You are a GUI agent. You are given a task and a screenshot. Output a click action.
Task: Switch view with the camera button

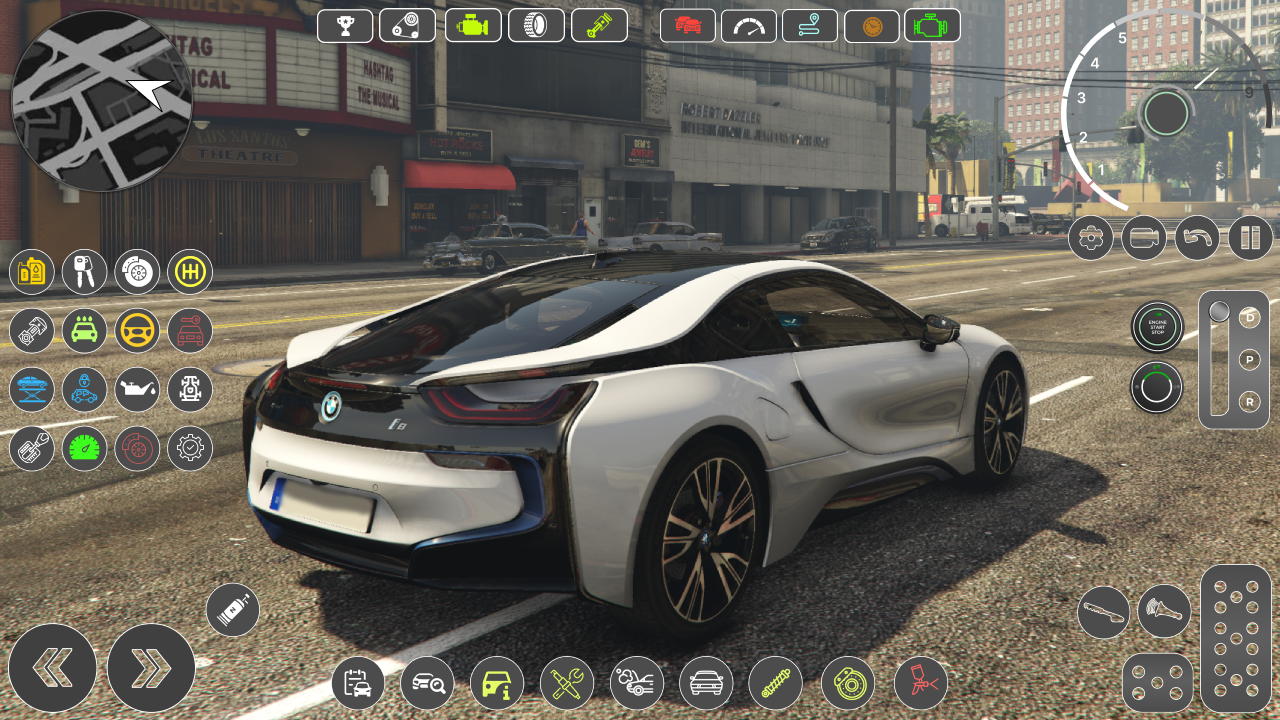click(x=1144, y=238)
